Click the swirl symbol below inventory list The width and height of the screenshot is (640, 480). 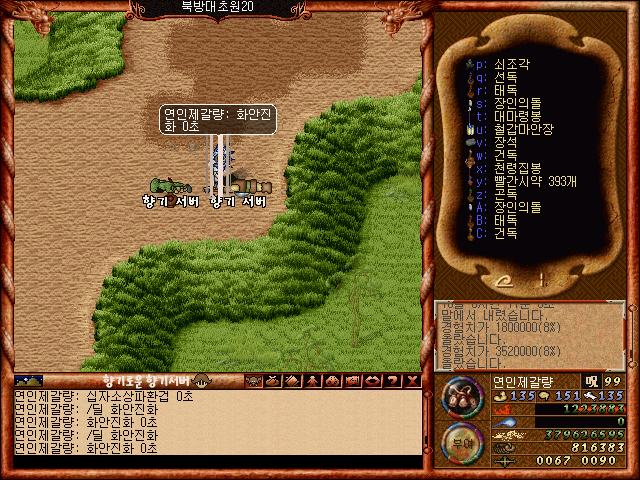[507, 280]
